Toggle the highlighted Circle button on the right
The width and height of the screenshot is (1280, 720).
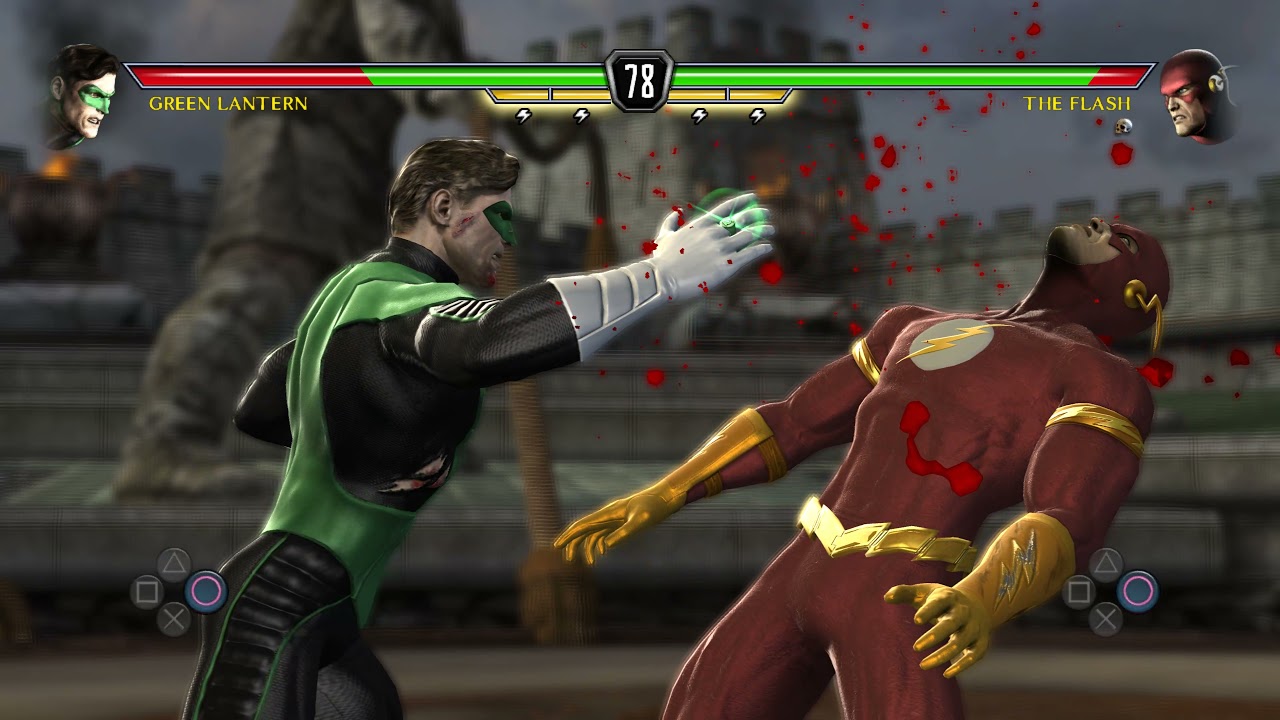(x=1137, y=590)
